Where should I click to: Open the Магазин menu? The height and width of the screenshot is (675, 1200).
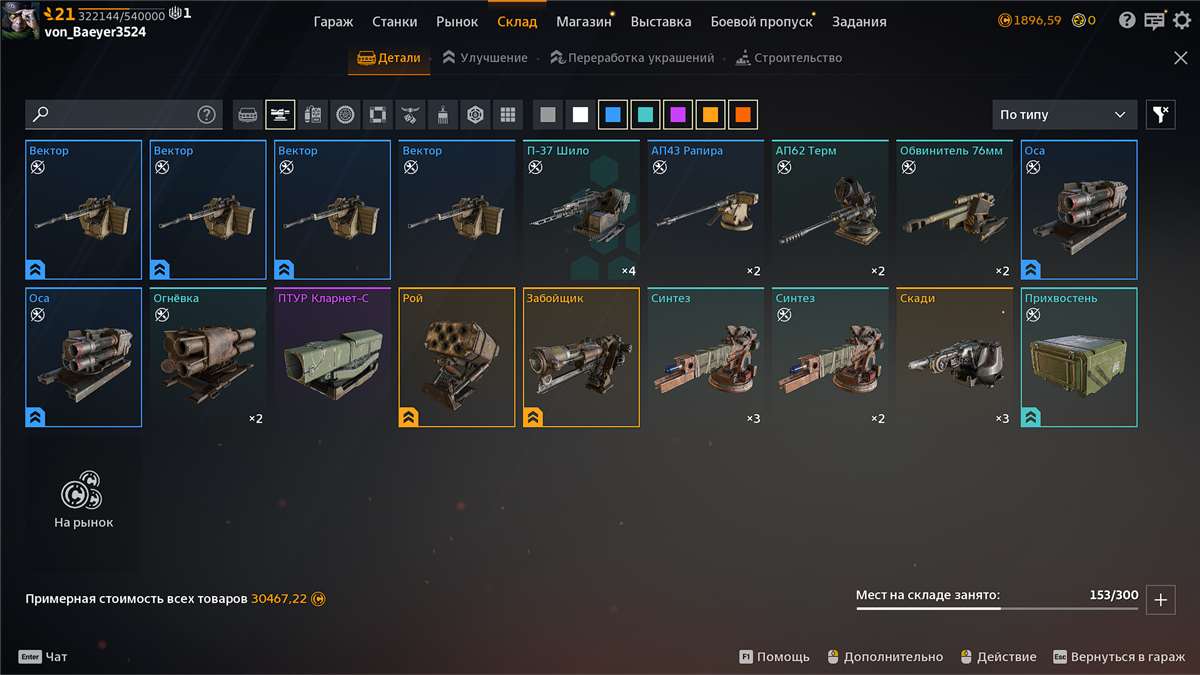[583, 21]
